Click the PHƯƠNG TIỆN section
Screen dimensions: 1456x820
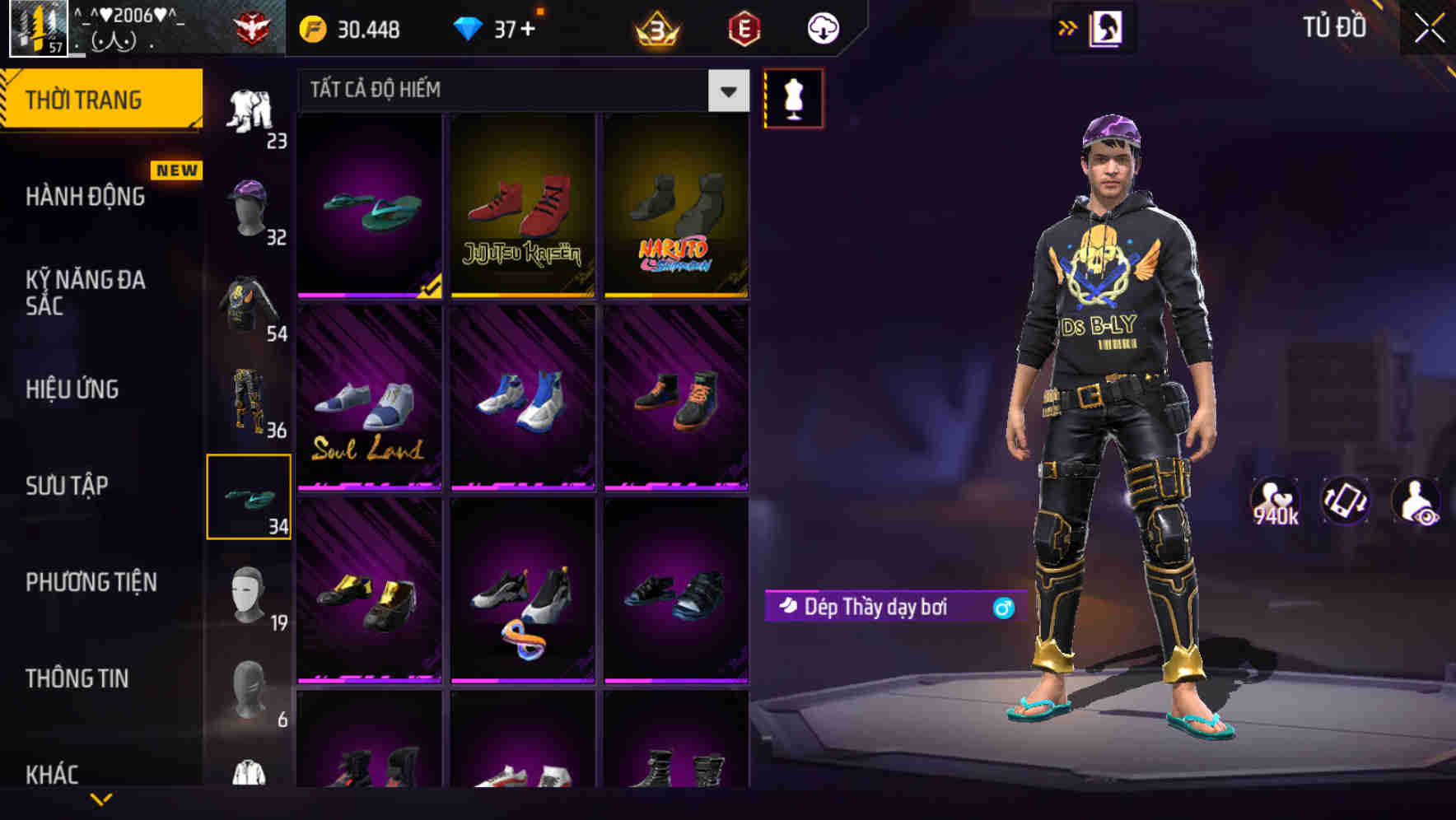91,582
